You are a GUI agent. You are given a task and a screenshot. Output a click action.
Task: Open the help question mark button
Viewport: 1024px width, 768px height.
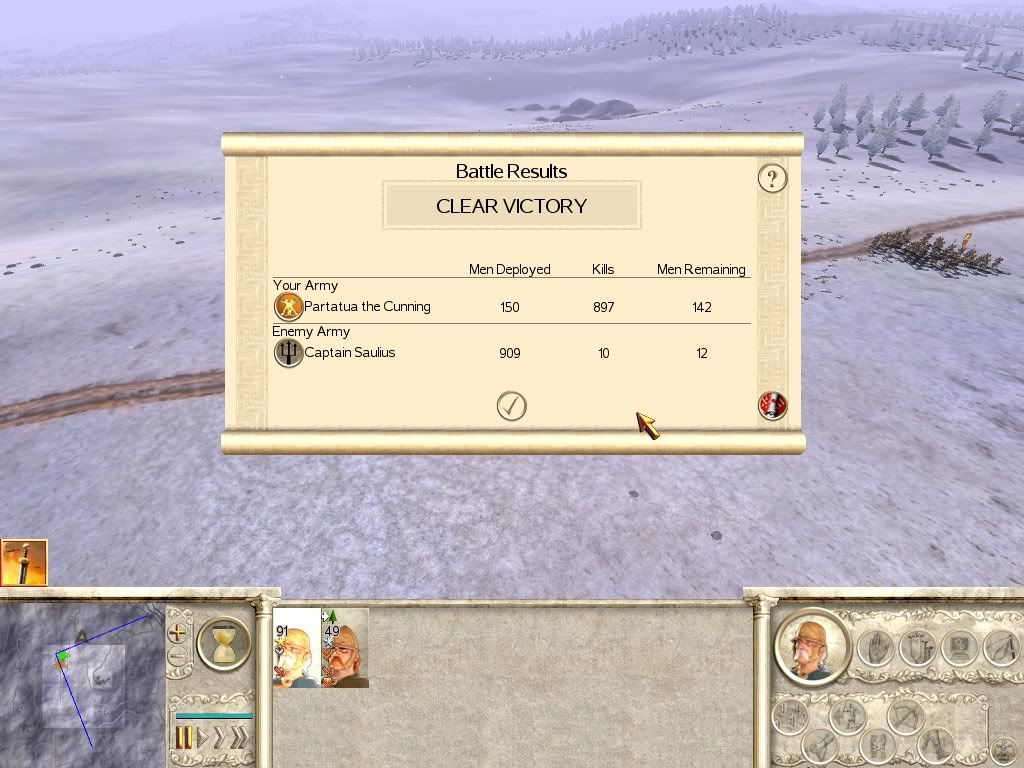[x=772, y=179]
